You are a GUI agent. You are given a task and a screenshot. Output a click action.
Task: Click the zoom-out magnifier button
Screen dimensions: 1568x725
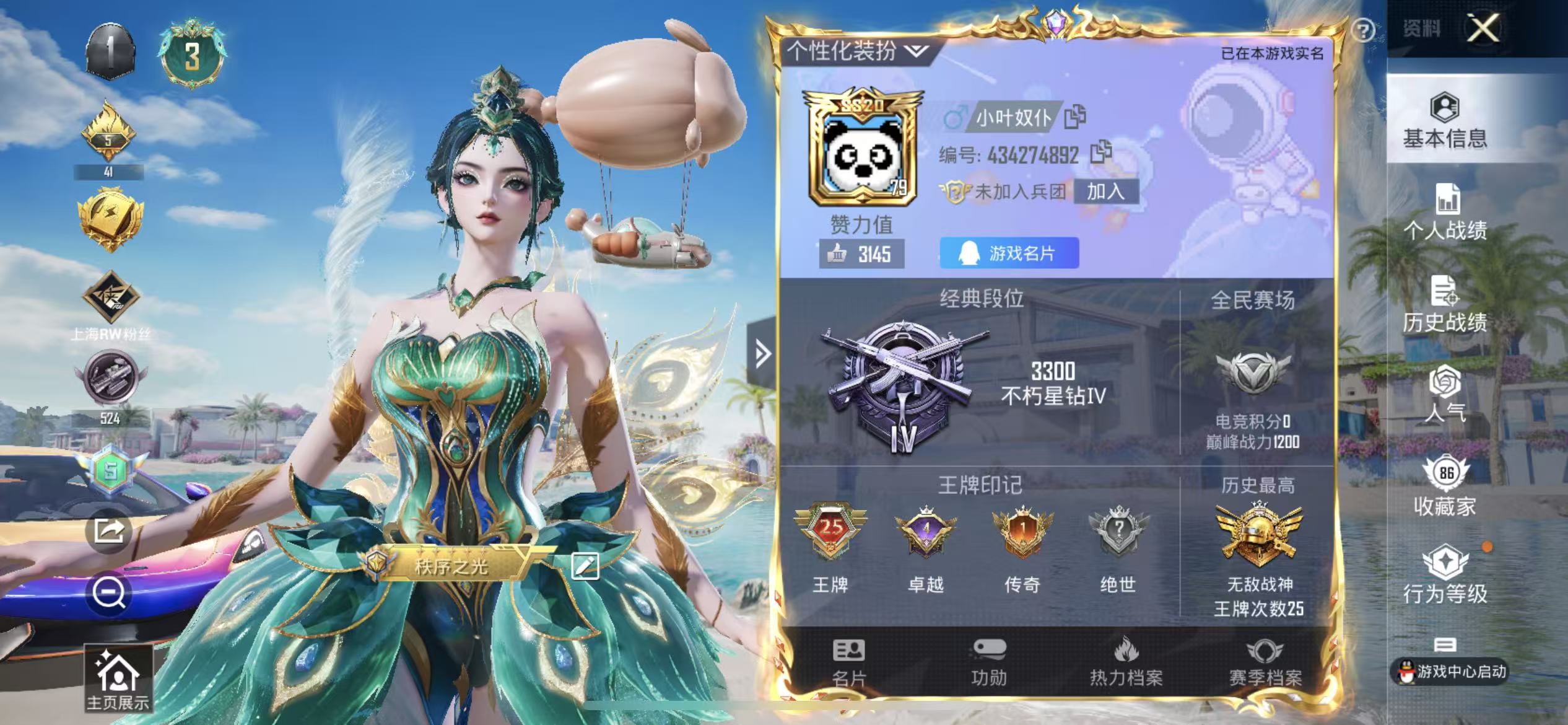pyautogui.click(x=109, y=593)
